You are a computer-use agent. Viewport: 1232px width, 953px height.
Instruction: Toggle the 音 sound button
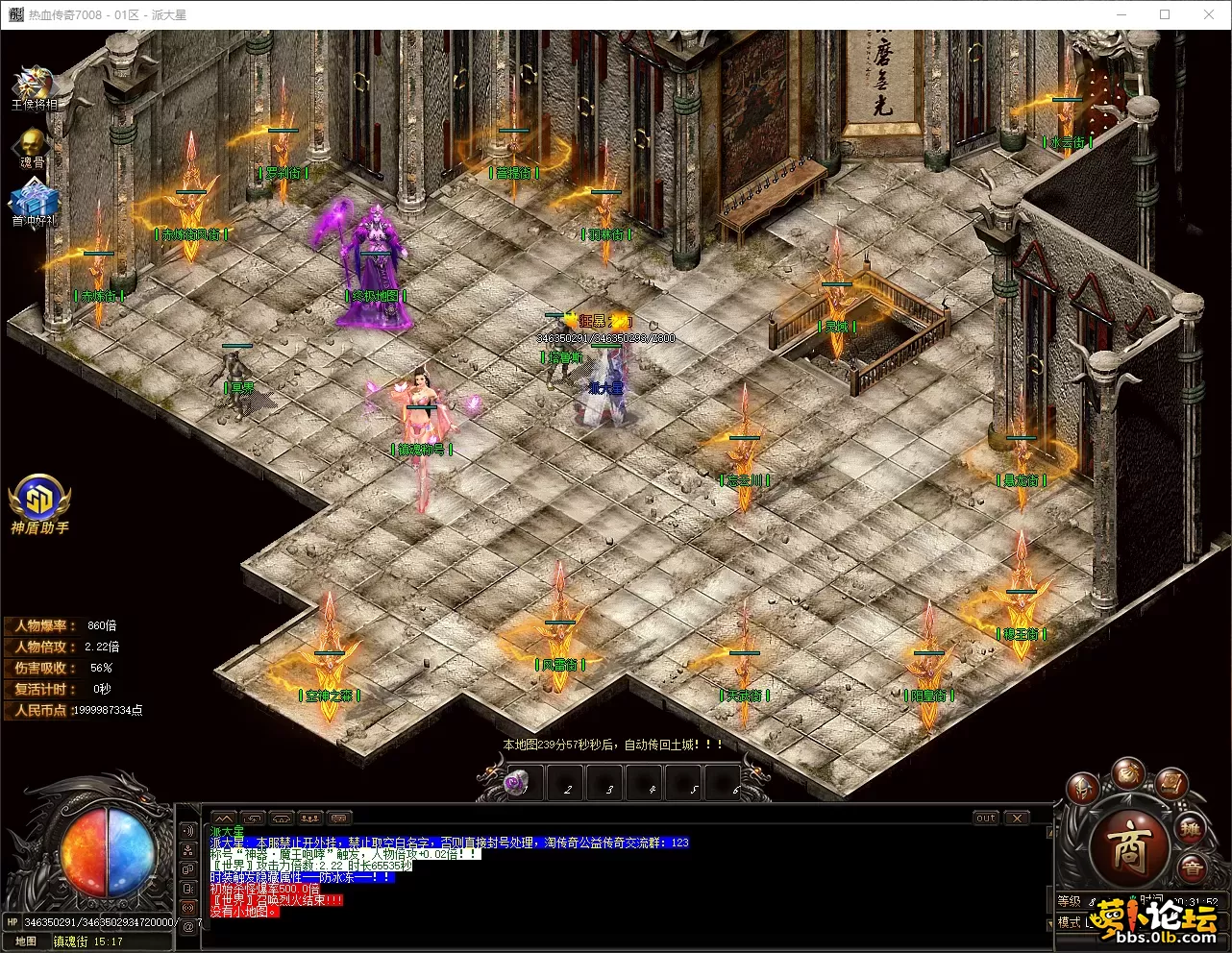tap(1193, 867)
